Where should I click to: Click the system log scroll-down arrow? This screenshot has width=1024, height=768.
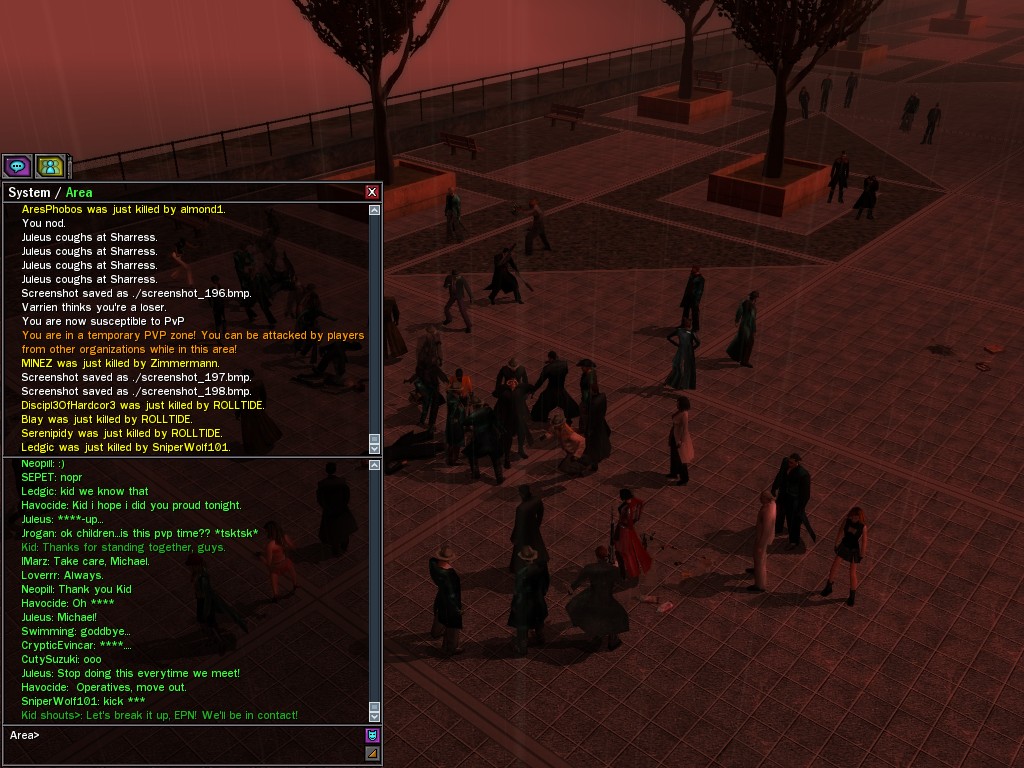point(375,449)
